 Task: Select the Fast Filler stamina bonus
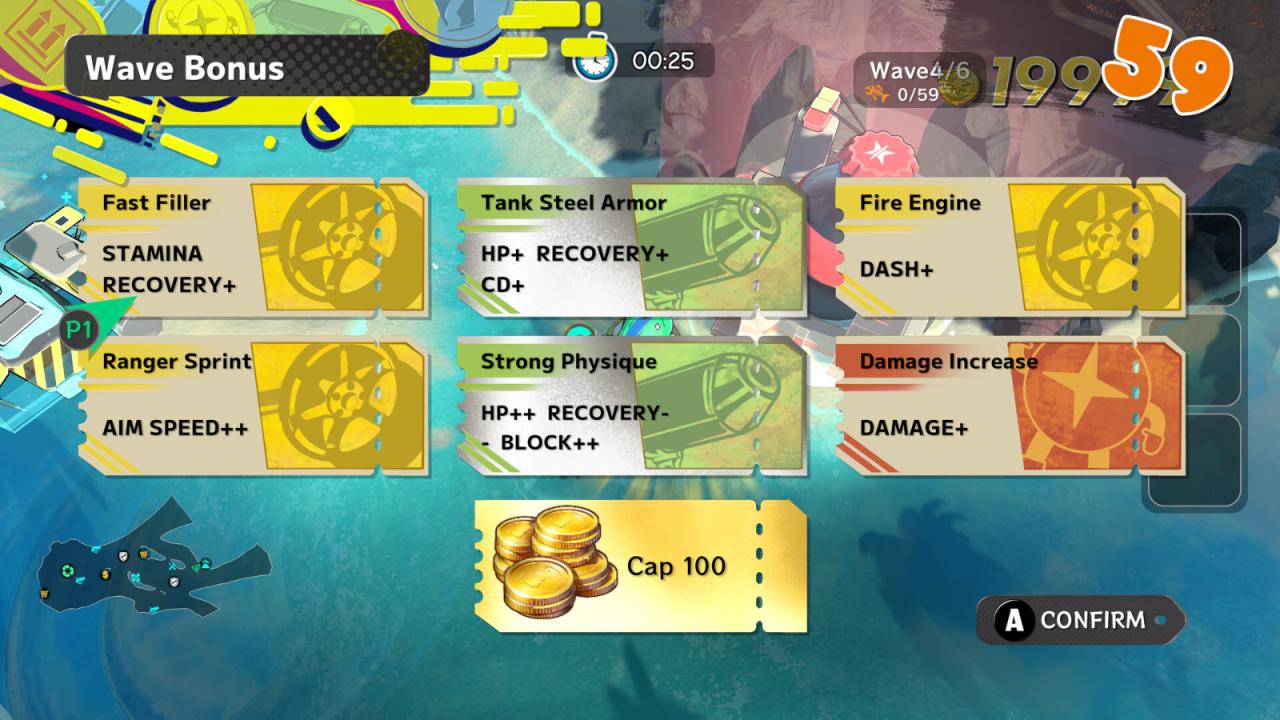click(200, 245)
